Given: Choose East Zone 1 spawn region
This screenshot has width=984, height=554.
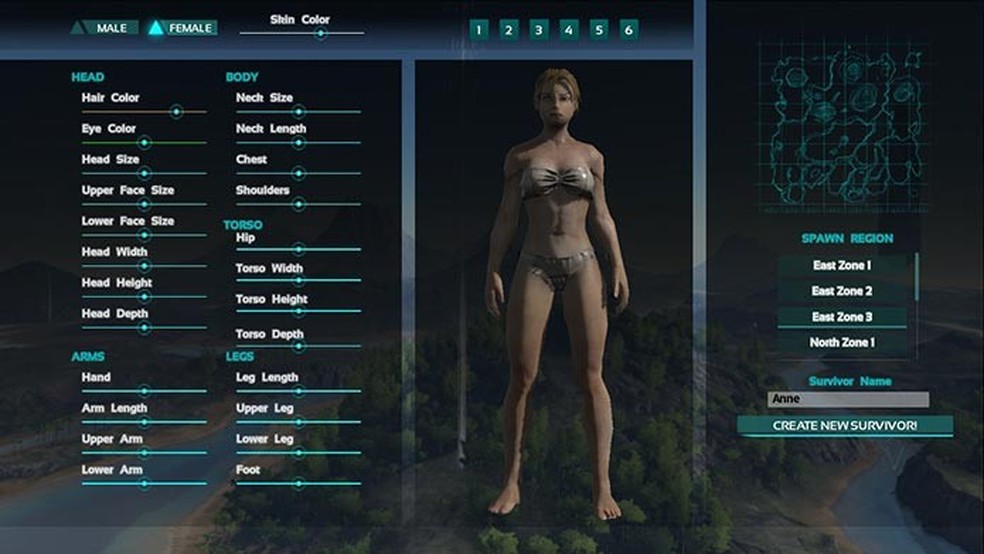Looking at the screenshot, I should [842, 266].
